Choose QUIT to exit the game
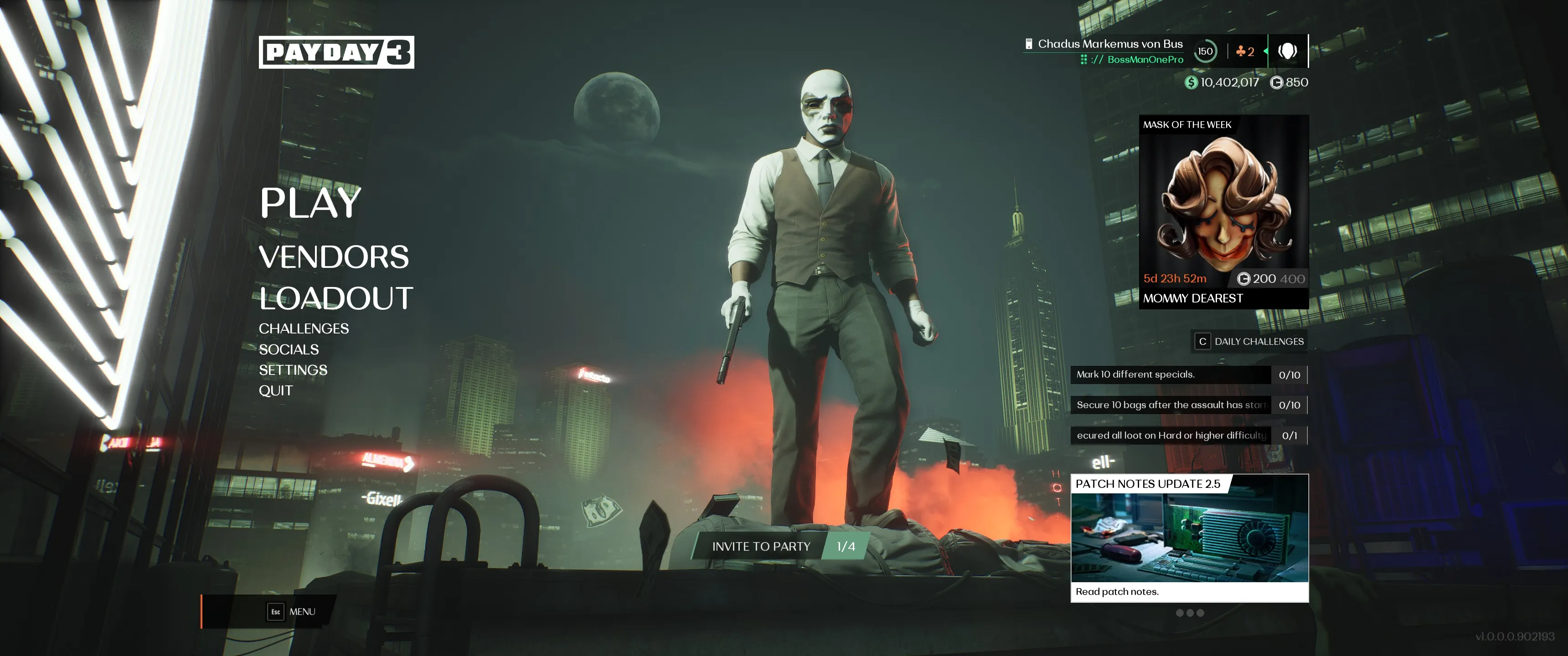The width and height of the screenshot is (1568, 656). pos(276,391)
